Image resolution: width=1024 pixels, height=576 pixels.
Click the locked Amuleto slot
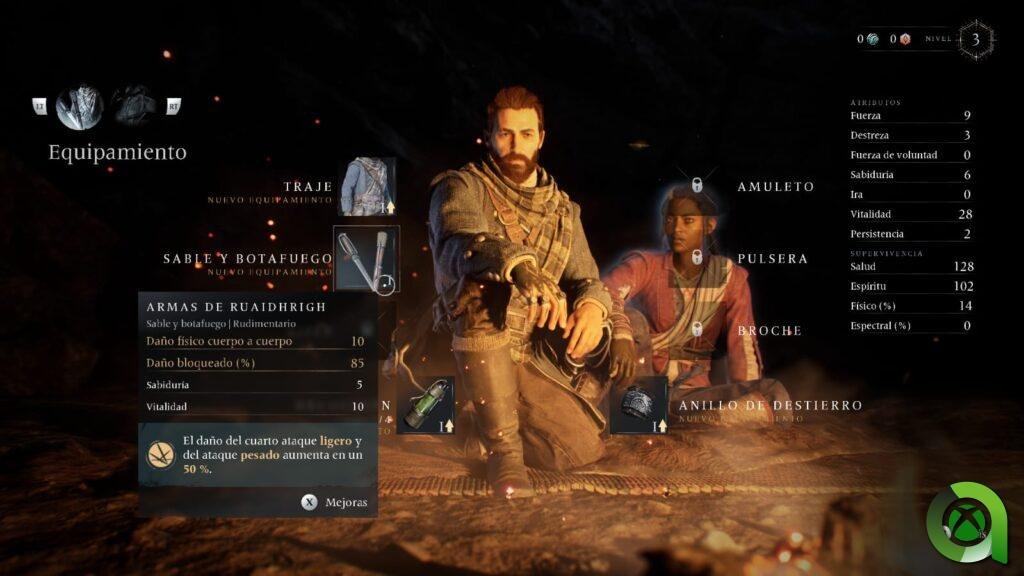697,186
